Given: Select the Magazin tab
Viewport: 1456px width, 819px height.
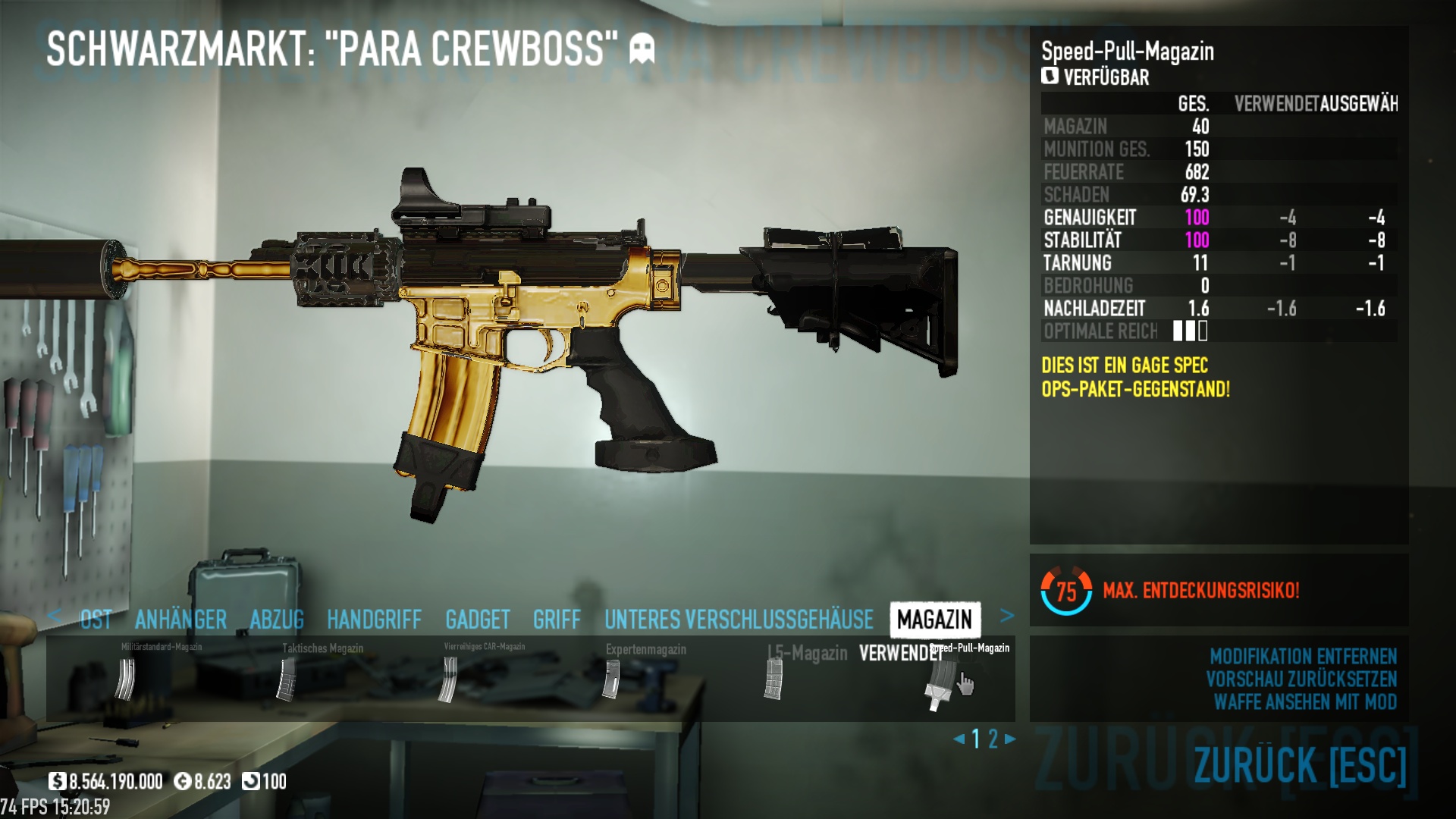Looking at the screenshot, I should point(934,620).
